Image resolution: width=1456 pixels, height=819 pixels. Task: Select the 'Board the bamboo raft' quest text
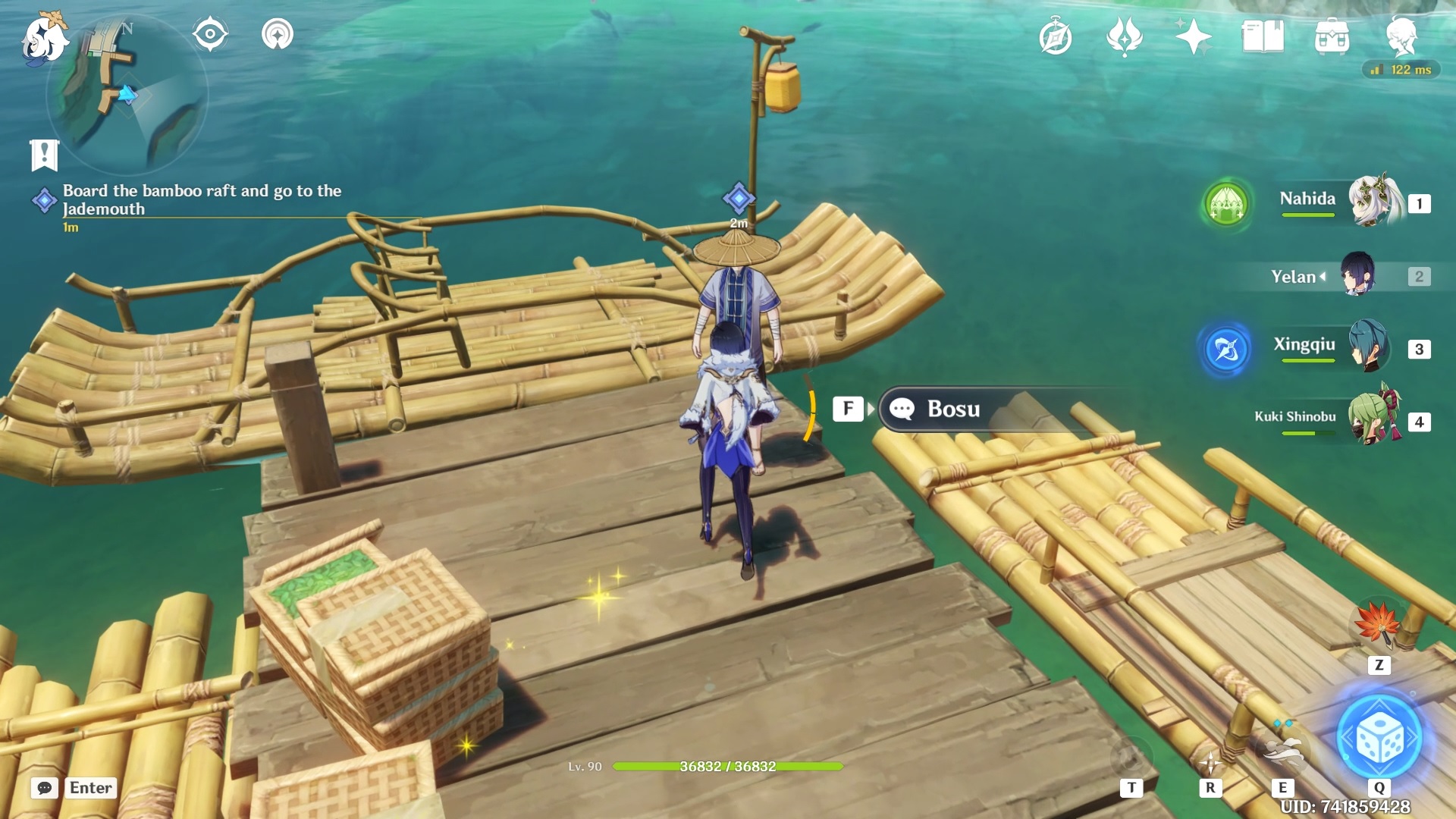(x=201, y=199)
